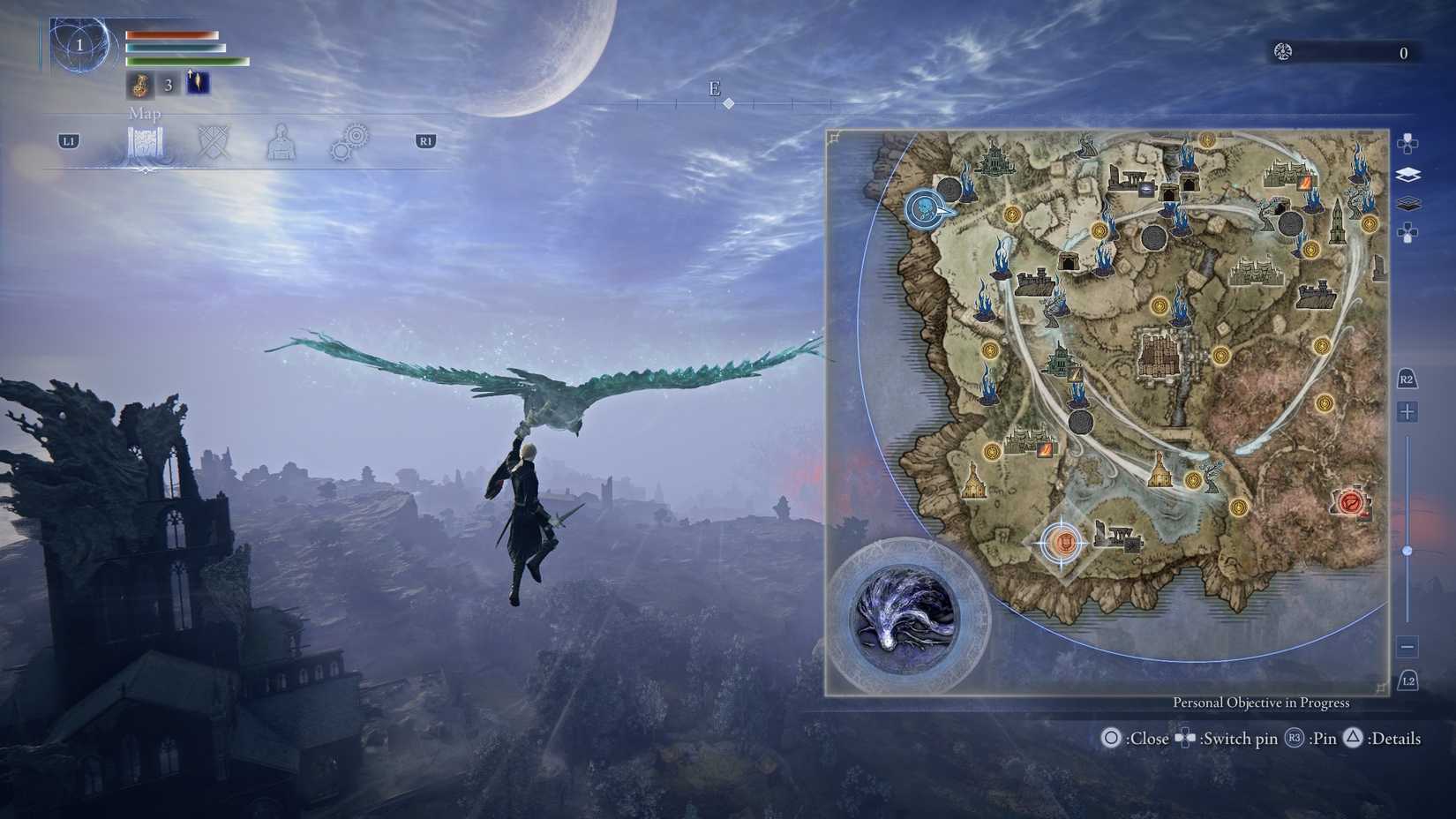The image size is (1456, 819).
Task: Click the zoom-out minus icon below the slider
Action: pos(1407,647)
